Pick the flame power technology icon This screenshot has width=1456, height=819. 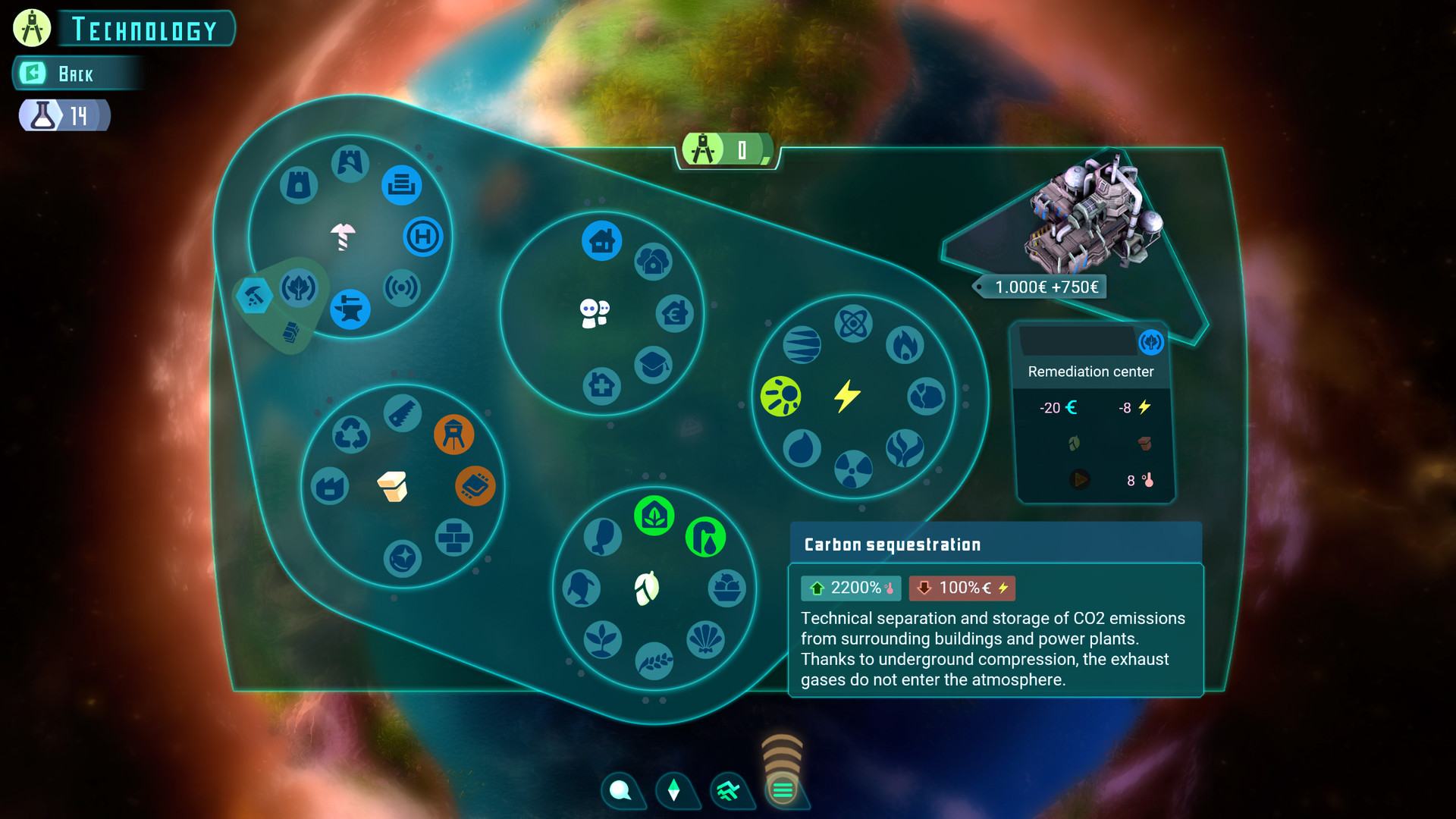point(905,345)
